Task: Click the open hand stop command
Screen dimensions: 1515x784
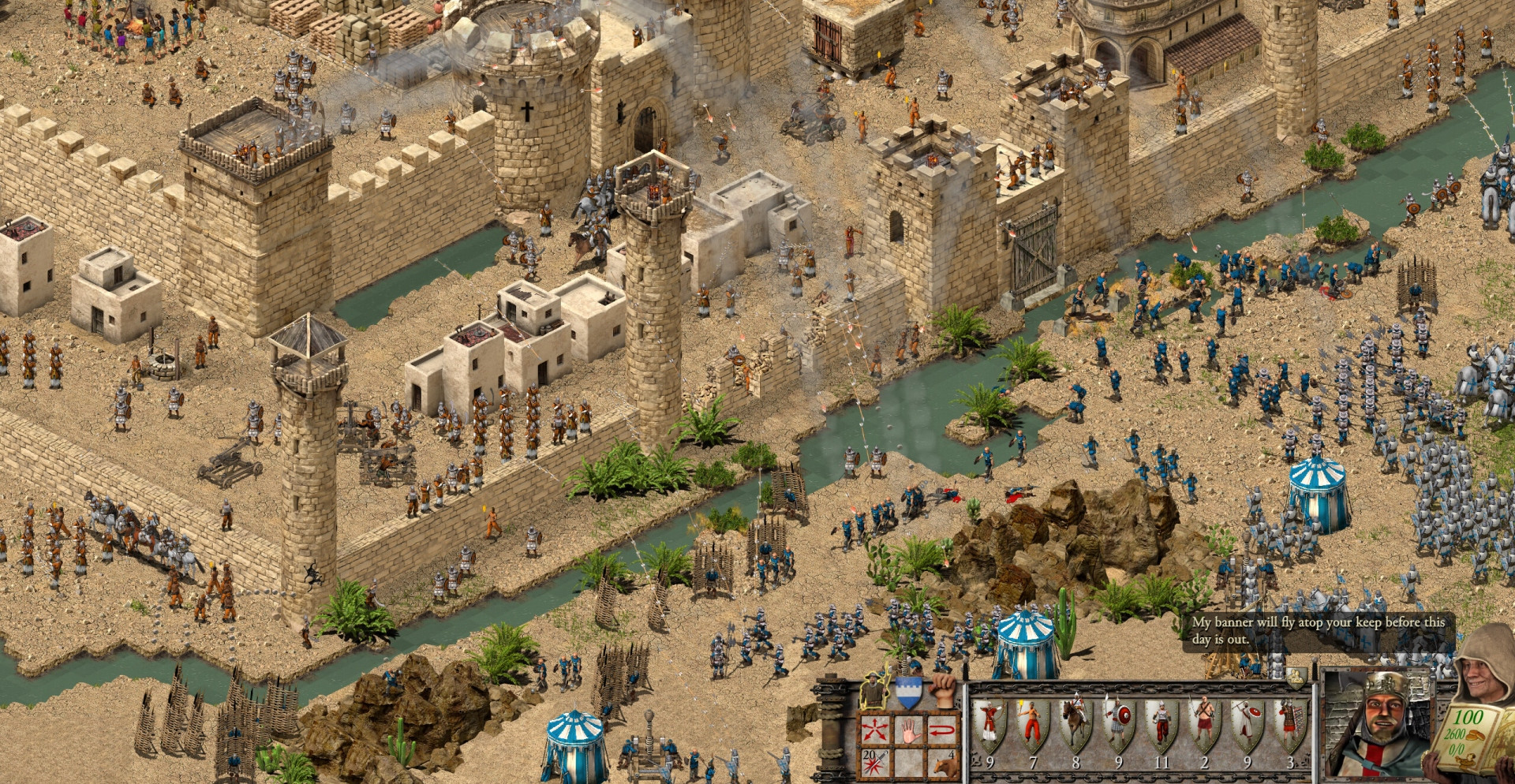Action: [910, 730]
